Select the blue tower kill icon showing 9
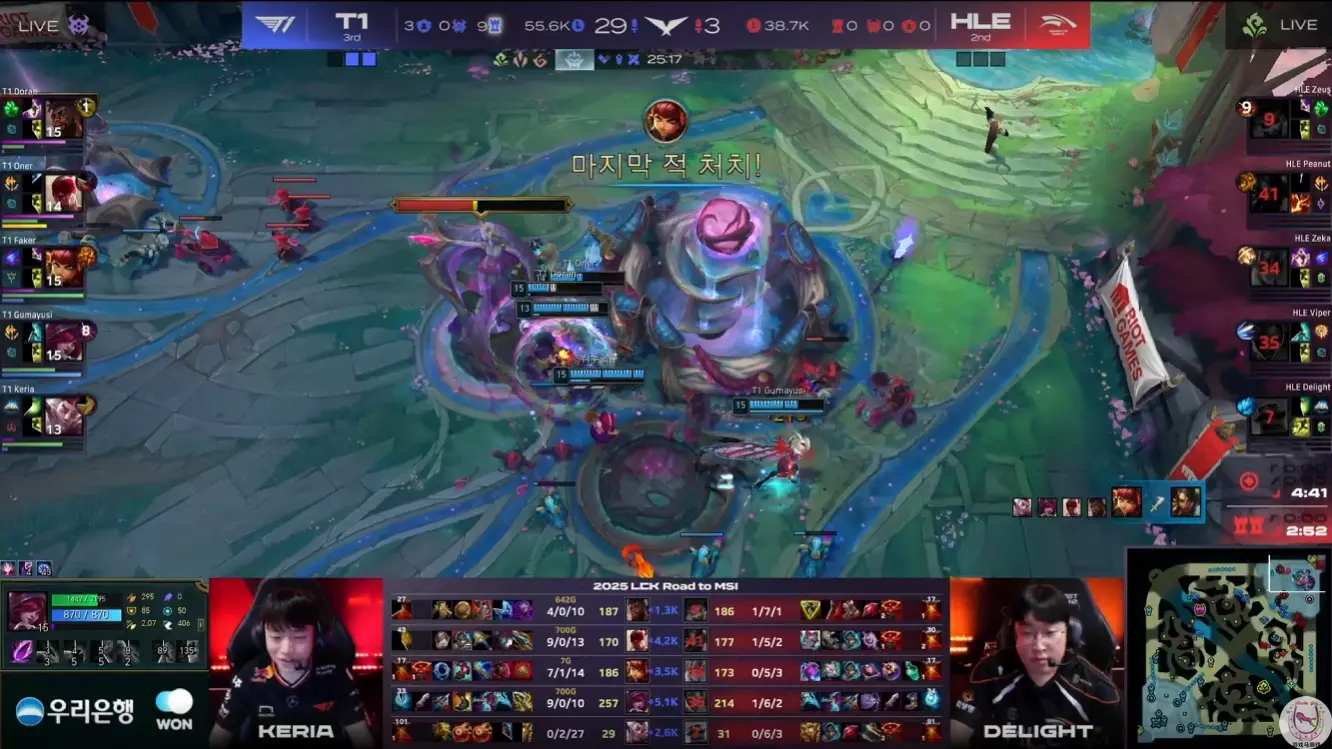The image size is (1332, 749). pos(497,26)
